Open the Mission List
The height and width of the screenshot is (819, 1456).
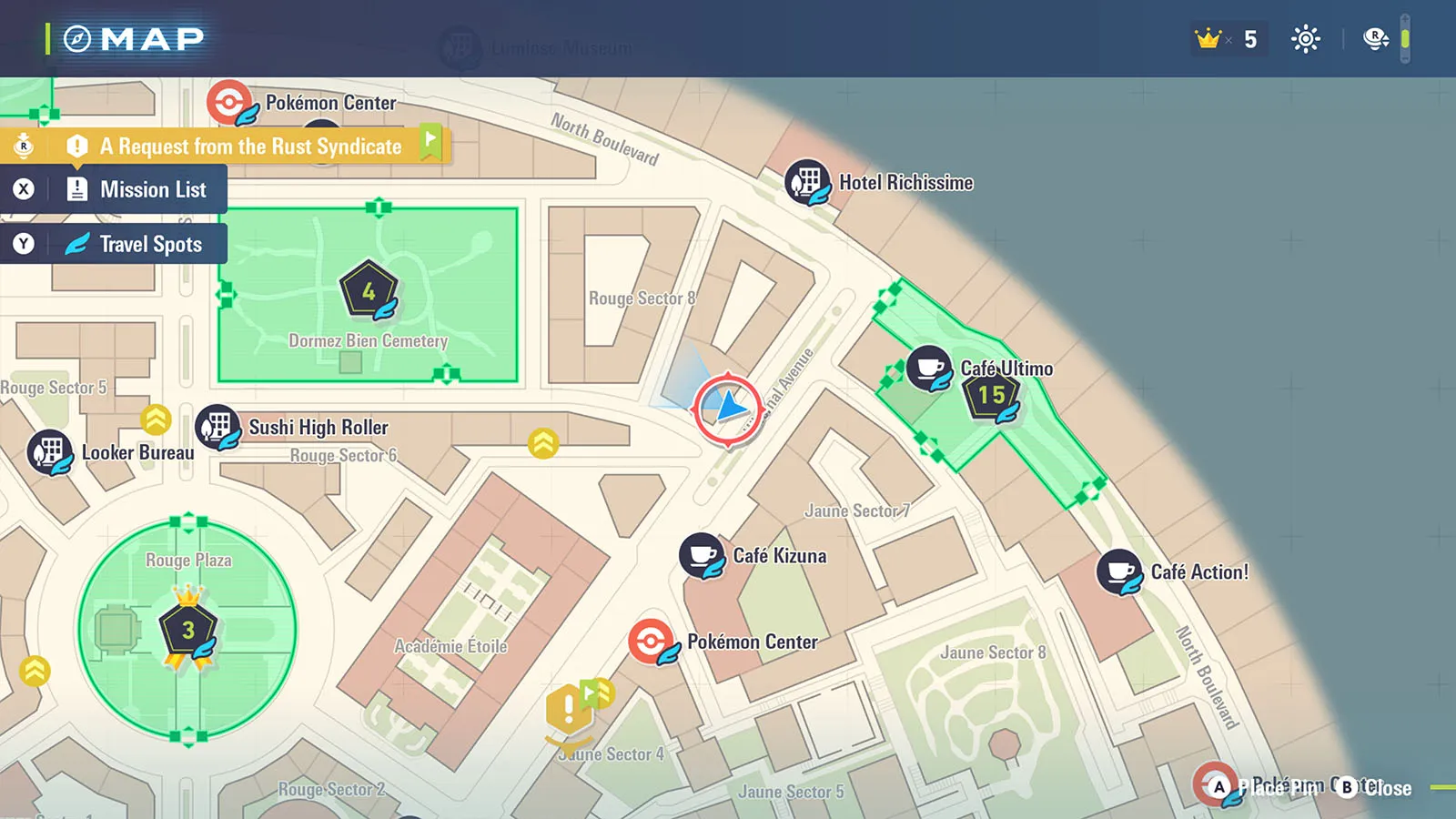(x=136, y=190)
